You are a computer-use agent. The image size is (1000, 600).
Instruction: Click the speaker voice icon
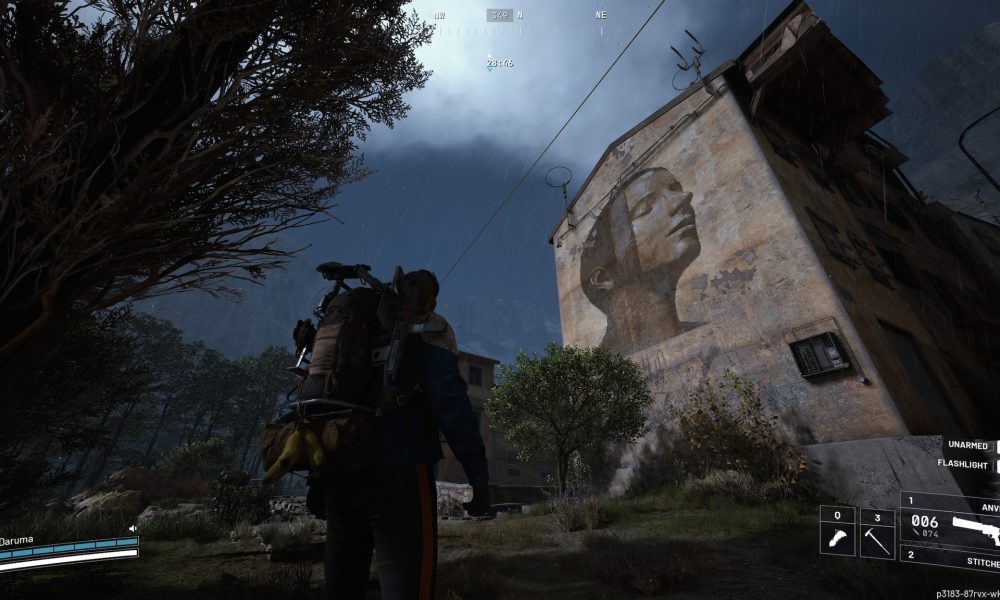[x=132, y=528]
